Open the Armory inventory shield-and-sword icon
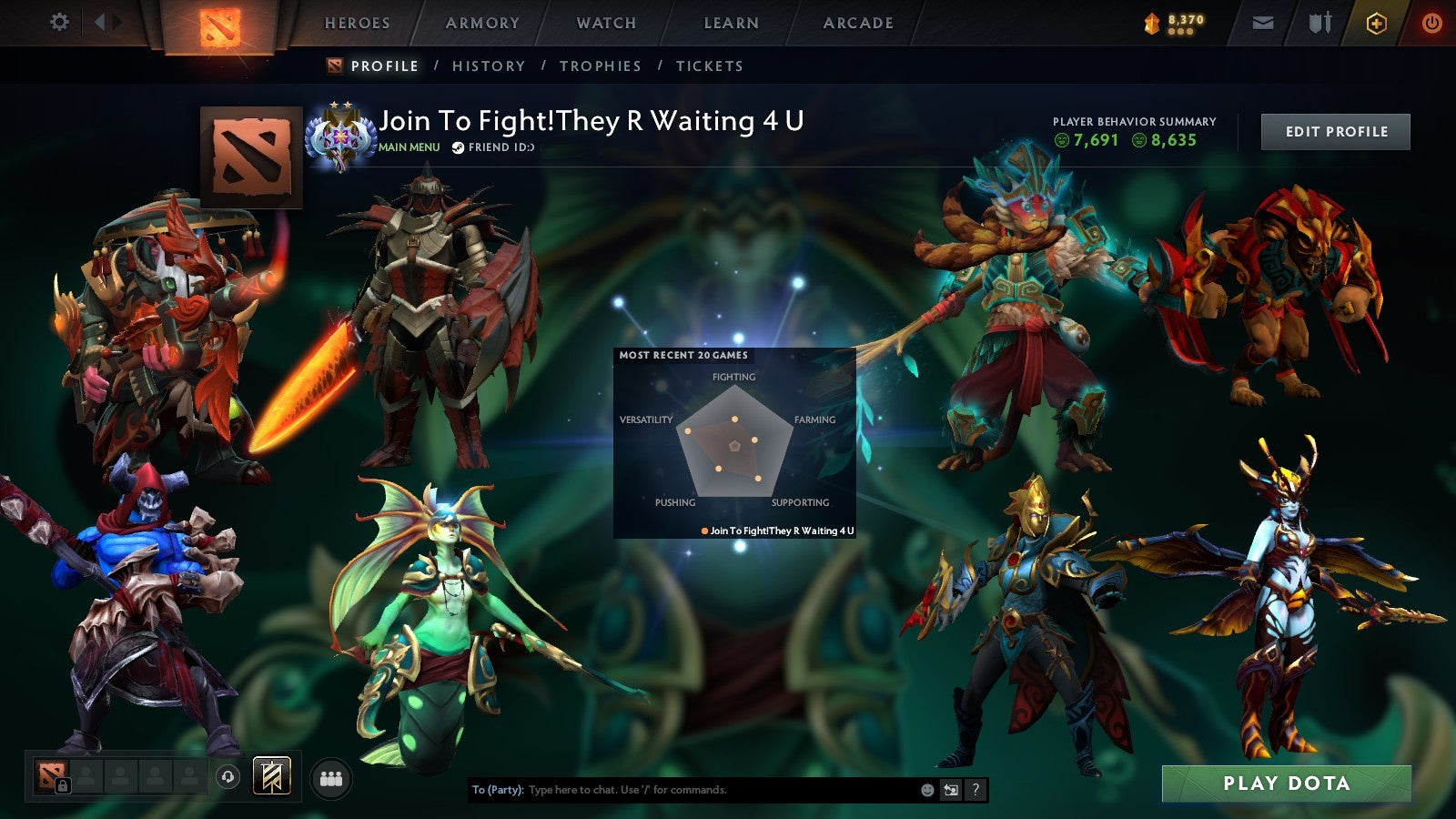Screen dimensions: 1456x819 tap(1319, 22)
